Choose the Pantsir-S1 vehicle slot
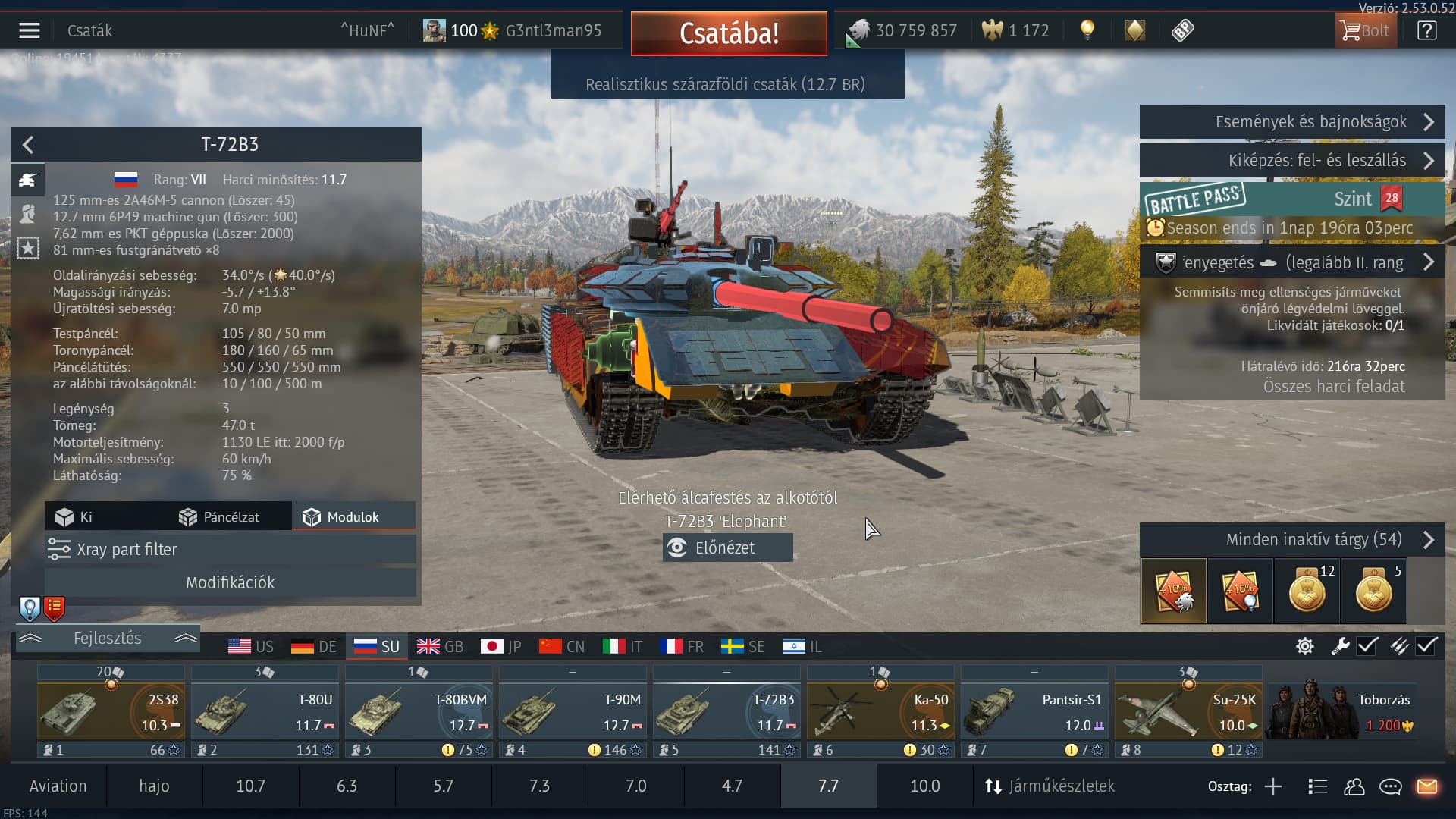1456x819 pixels. pos(1034,711)
